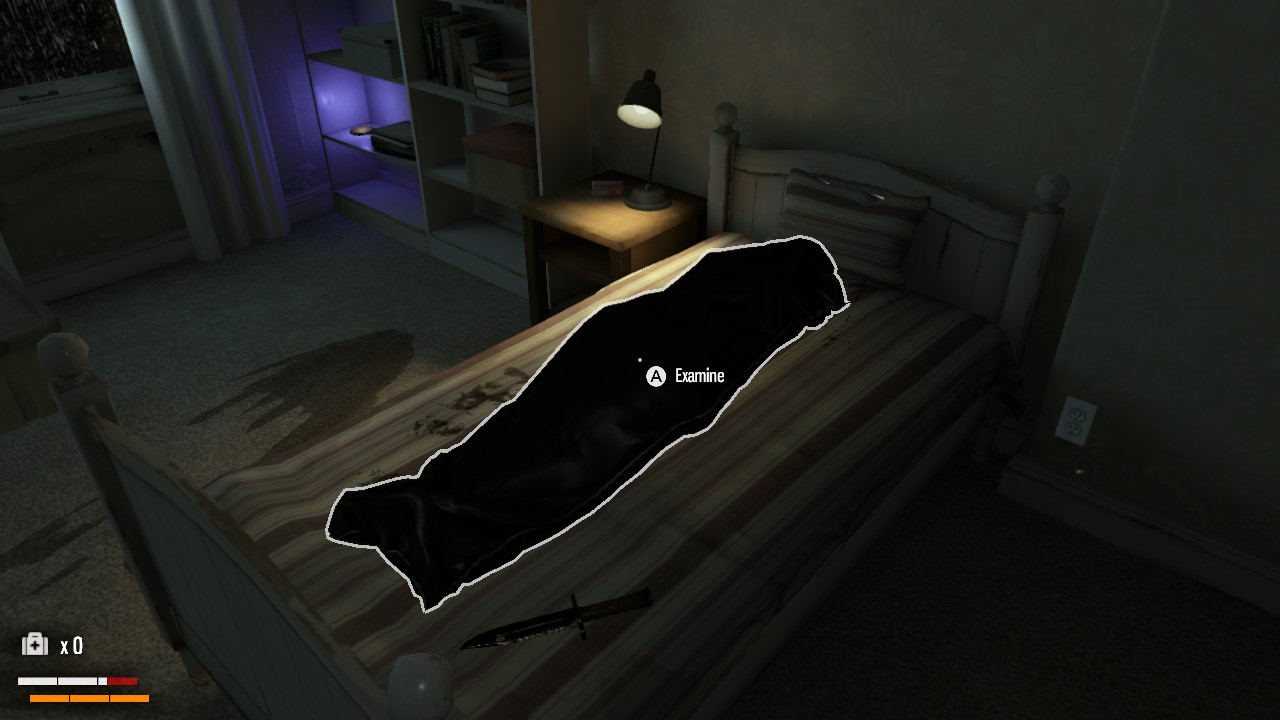1280x720 pixels.
Task: Click the red segment of the health bar
Action: [123, 681]
